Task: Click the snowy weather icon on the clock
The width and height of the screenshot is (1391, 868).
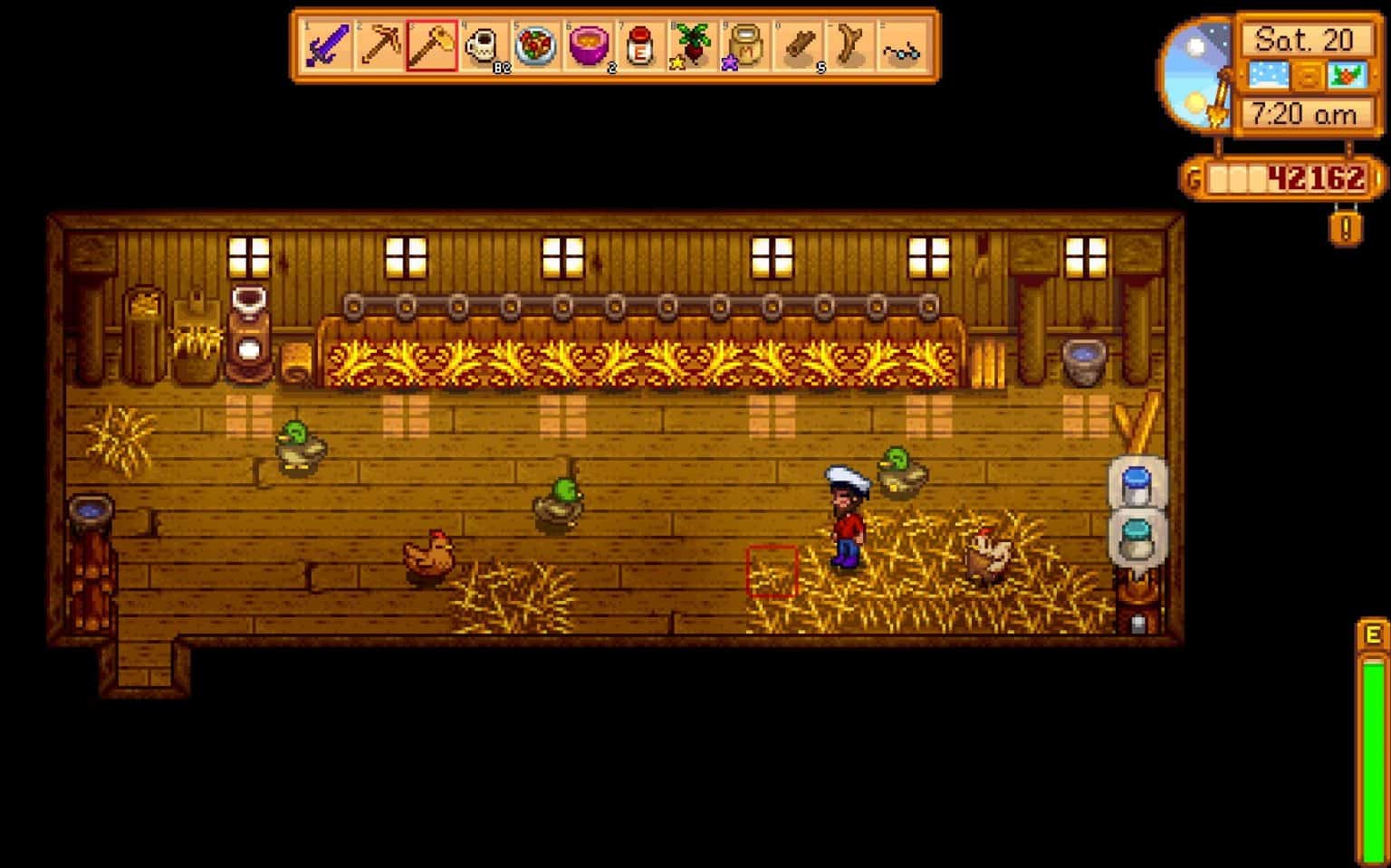Action: click(x=1269, y=74)
